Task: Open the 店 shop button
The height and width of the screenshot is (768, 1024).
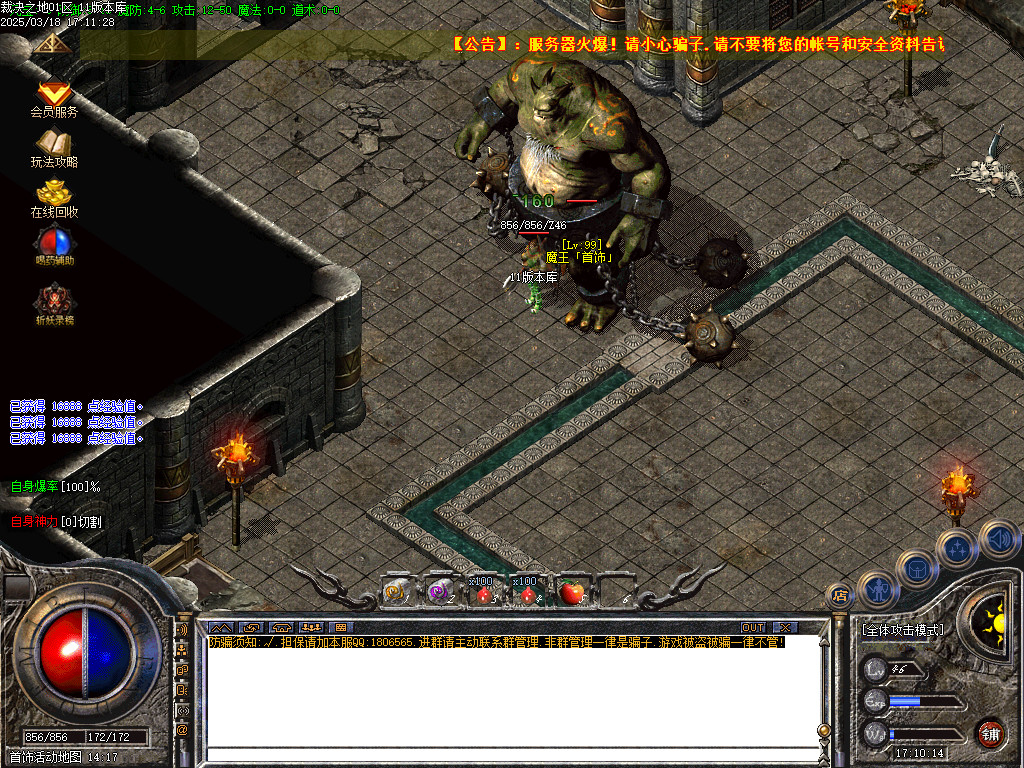Action: 841,596
